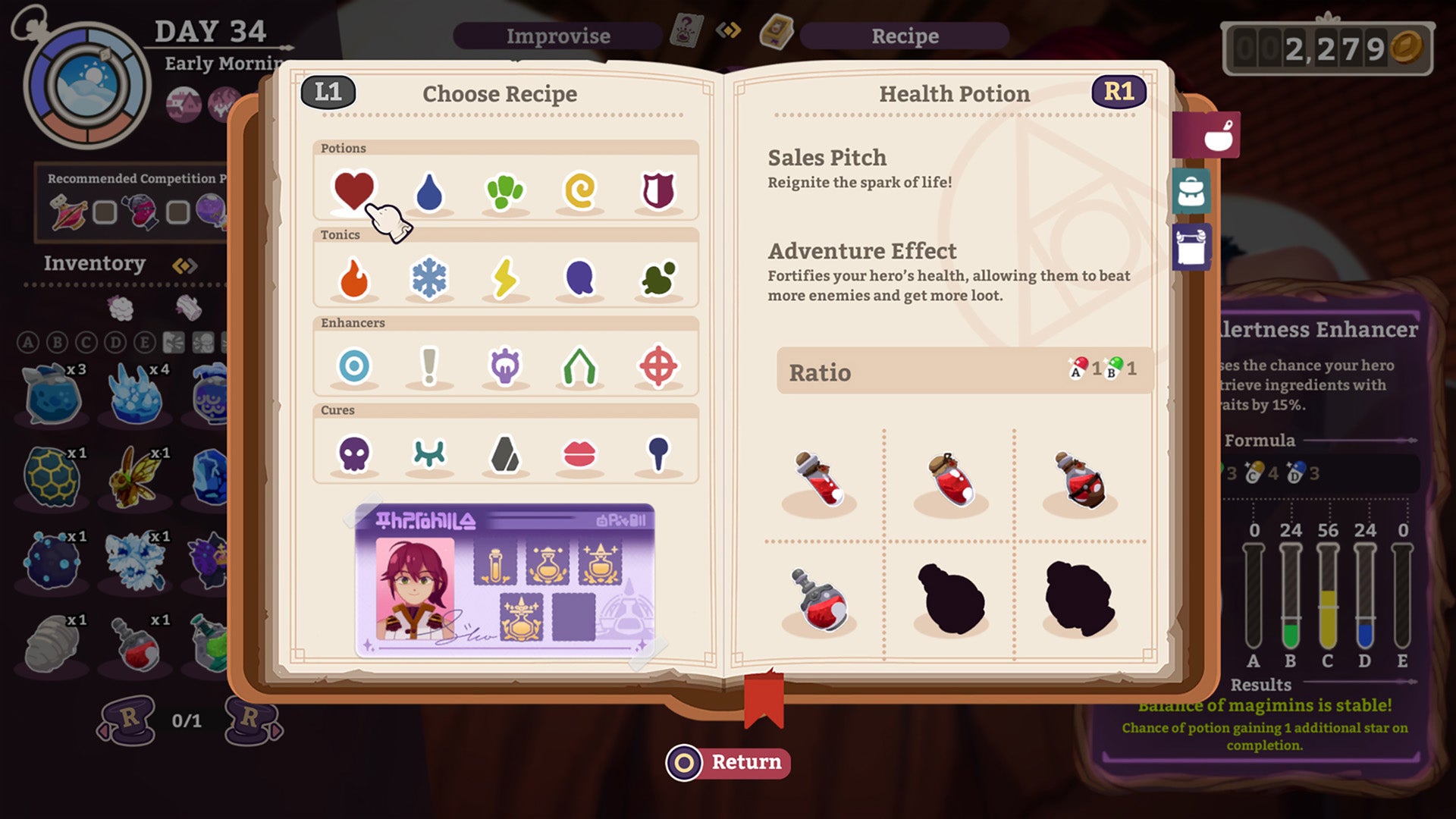The height and width of the screenshot is (819, 1456).
Task: Select the heart Health Potion recipe icon
Action: pos(353,191)
